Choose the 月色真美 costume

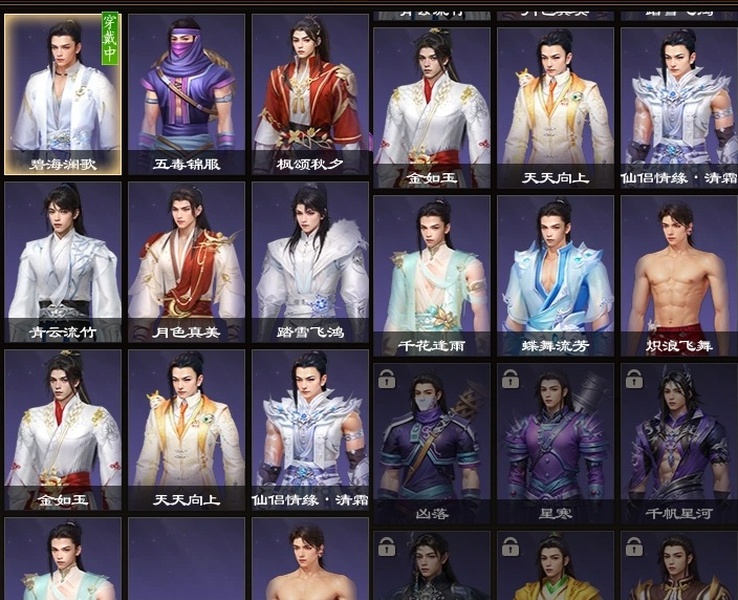(186, 262)
